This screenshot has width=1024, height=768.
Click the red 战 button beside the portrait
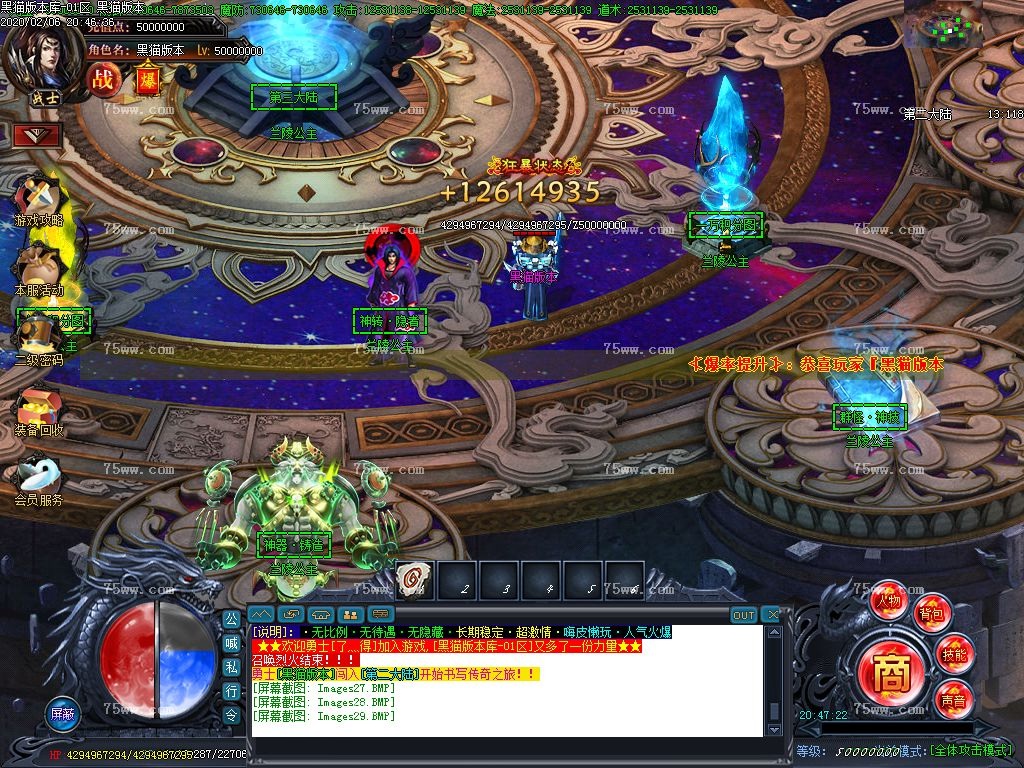(104, 79)
